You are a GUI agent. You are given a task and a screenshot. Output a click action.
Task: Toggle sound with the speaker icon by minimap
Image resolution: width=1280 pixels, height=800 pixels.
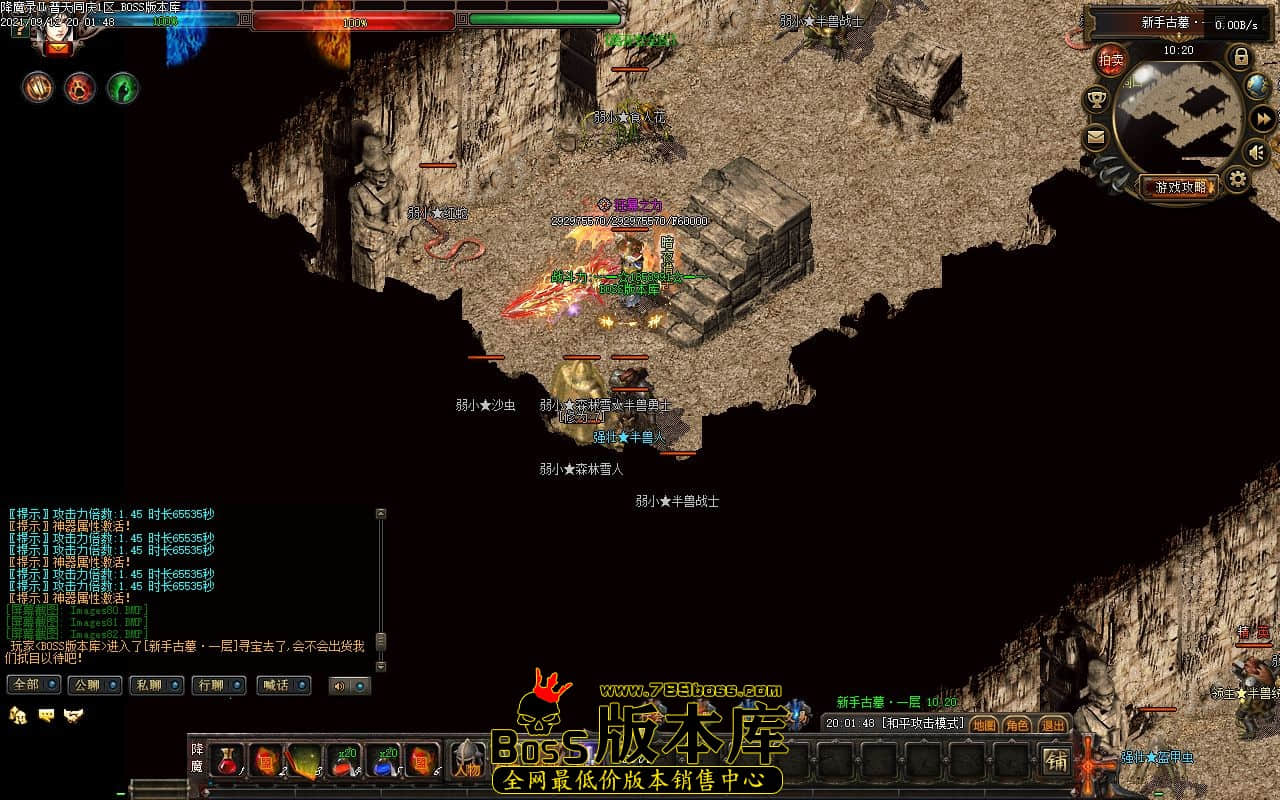pyautogui.click(x=1257, y=152)
